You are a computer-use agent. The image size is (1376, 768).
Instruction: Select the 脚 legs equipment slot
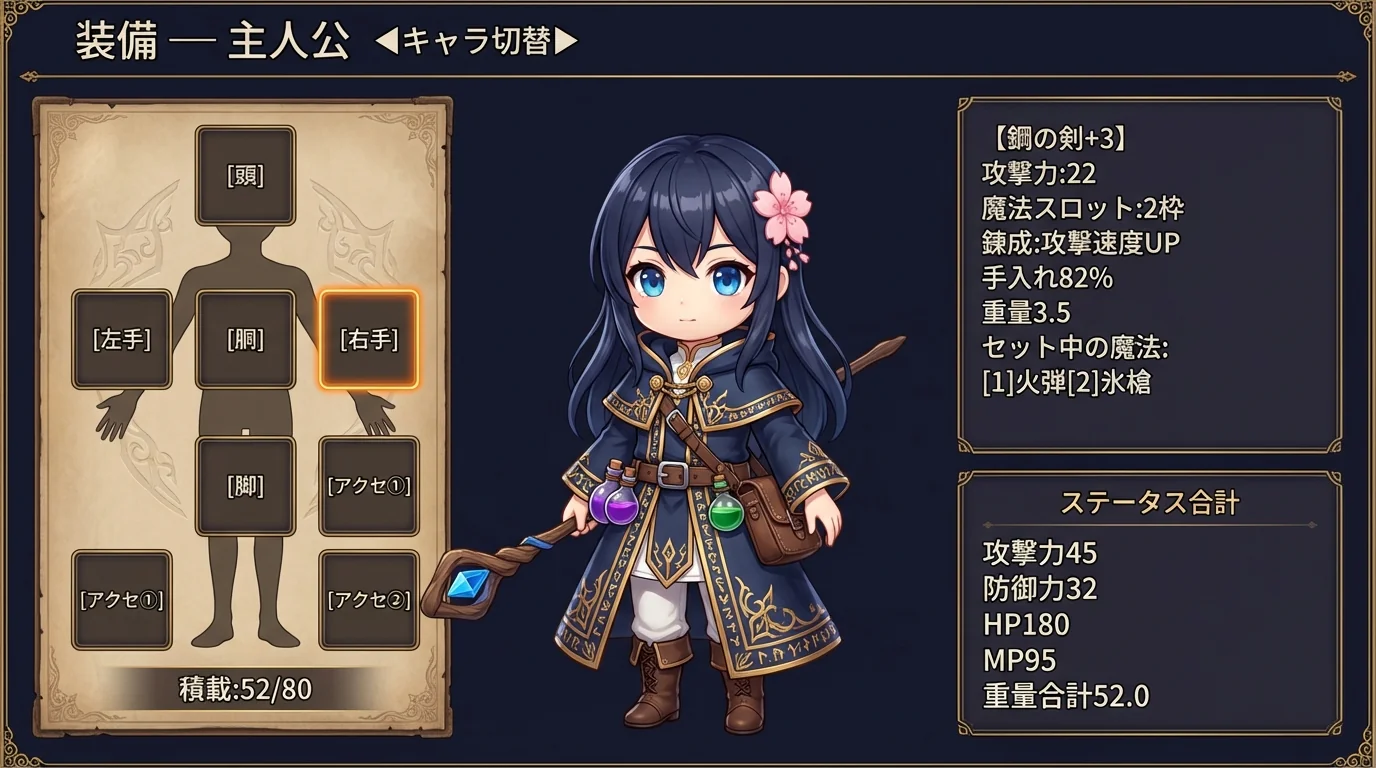[x=245, y=486]
